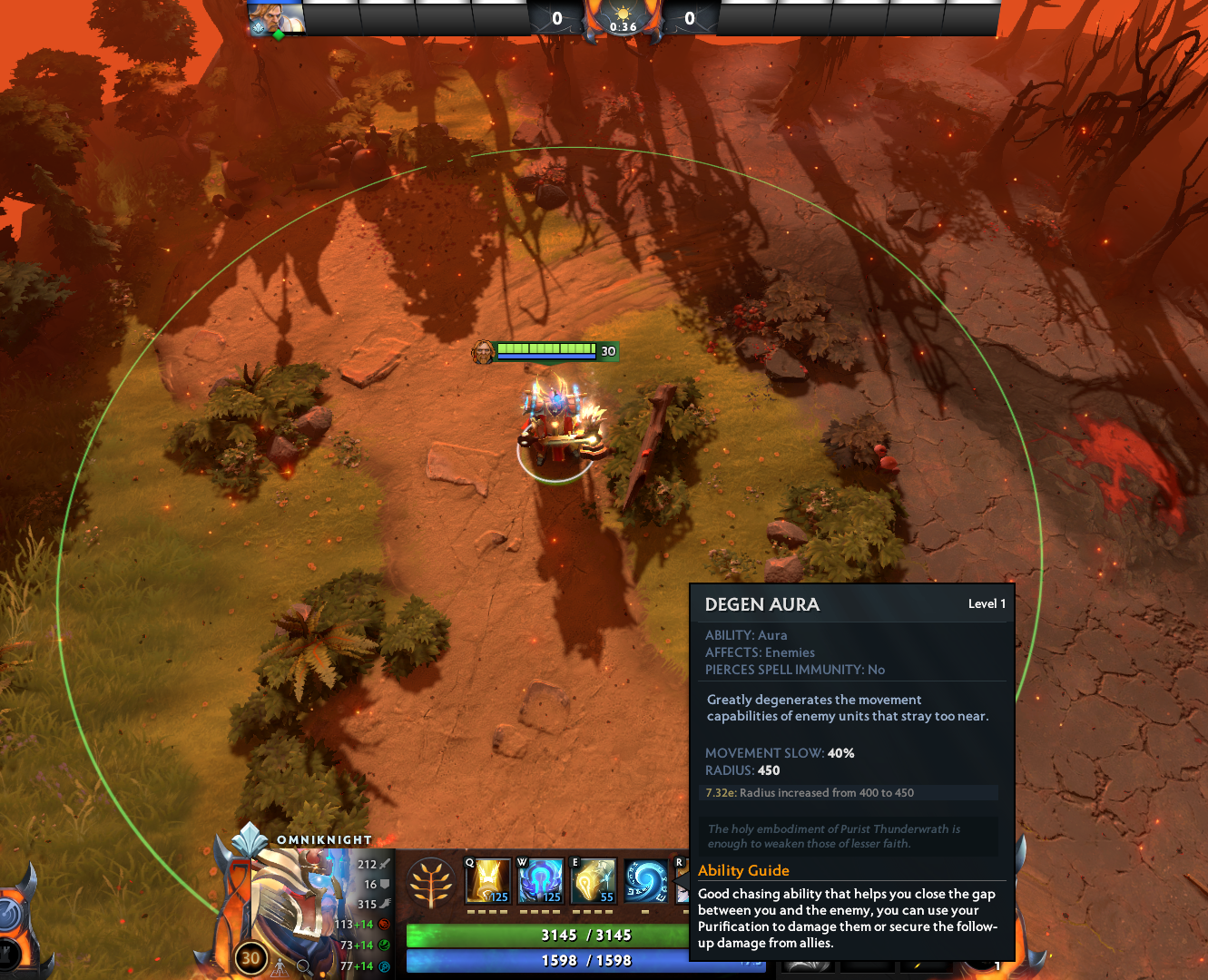
Task: Click the attack damage sword icon
Action: [383, 865]
